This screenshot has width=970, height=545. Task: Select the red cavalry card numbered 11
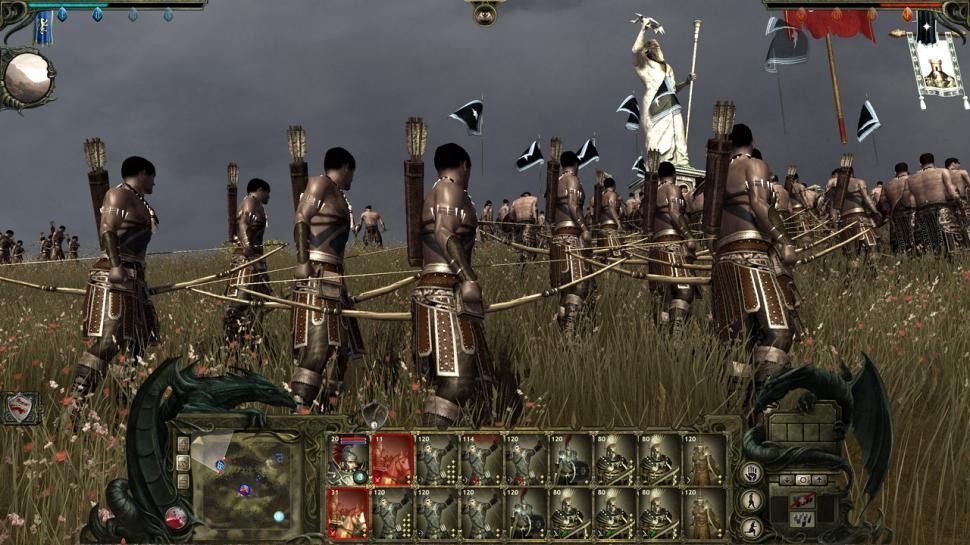pos(392,459)
